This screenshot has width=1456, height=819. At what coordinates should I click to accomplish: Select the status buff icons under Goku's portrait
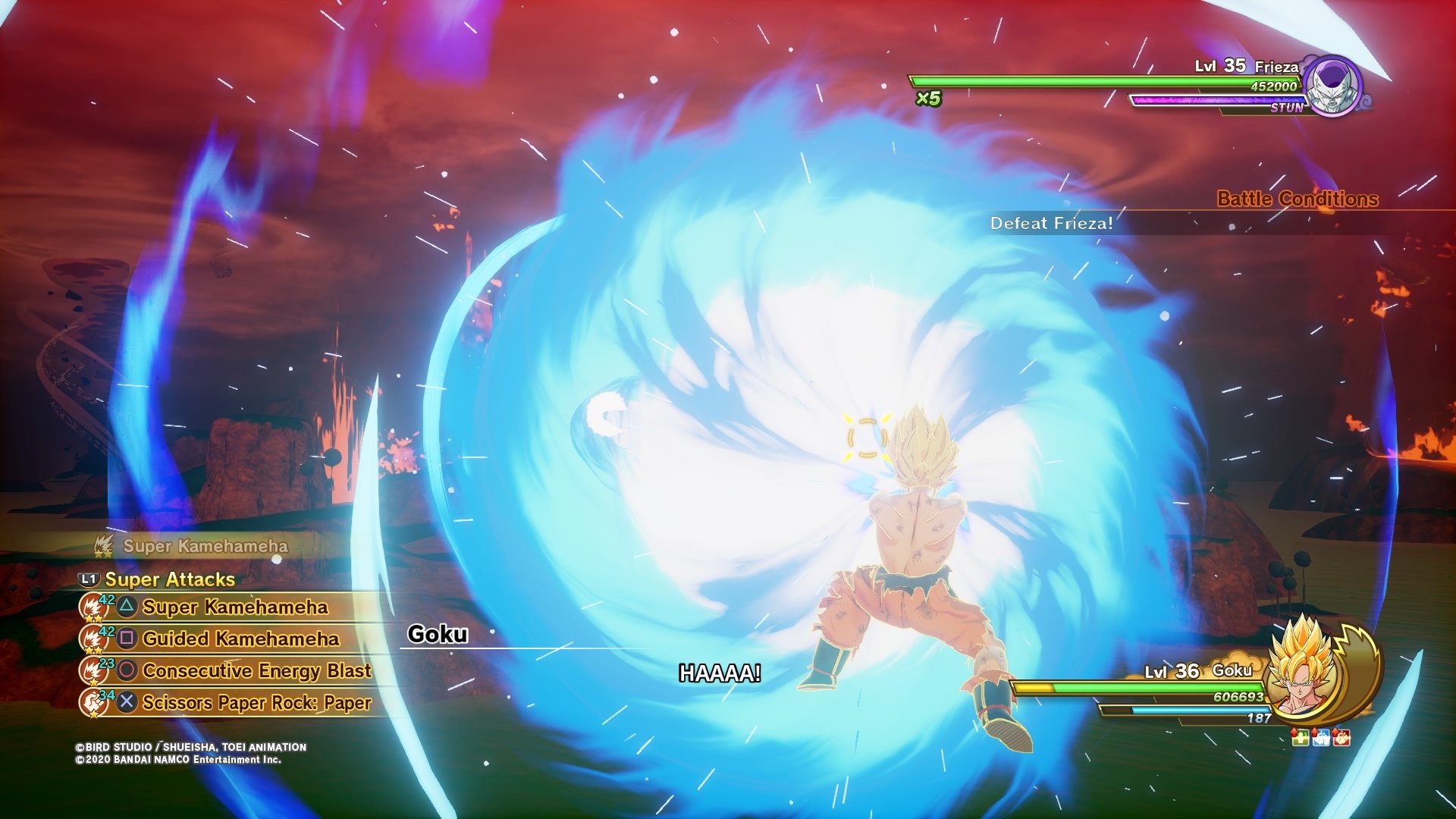1320,737
